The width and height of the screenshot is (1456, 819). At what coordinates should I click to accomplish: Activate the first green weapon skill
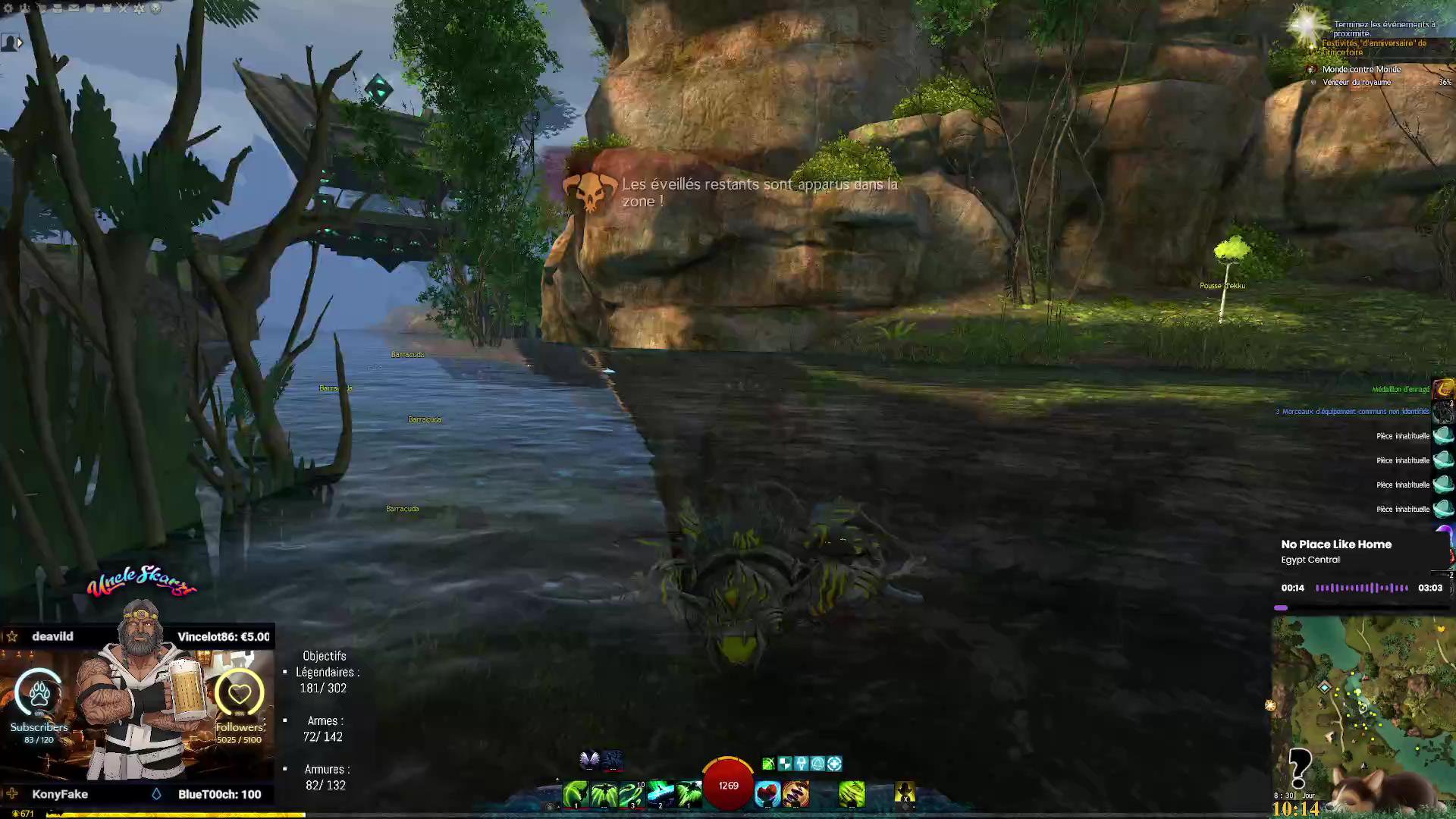575,794
